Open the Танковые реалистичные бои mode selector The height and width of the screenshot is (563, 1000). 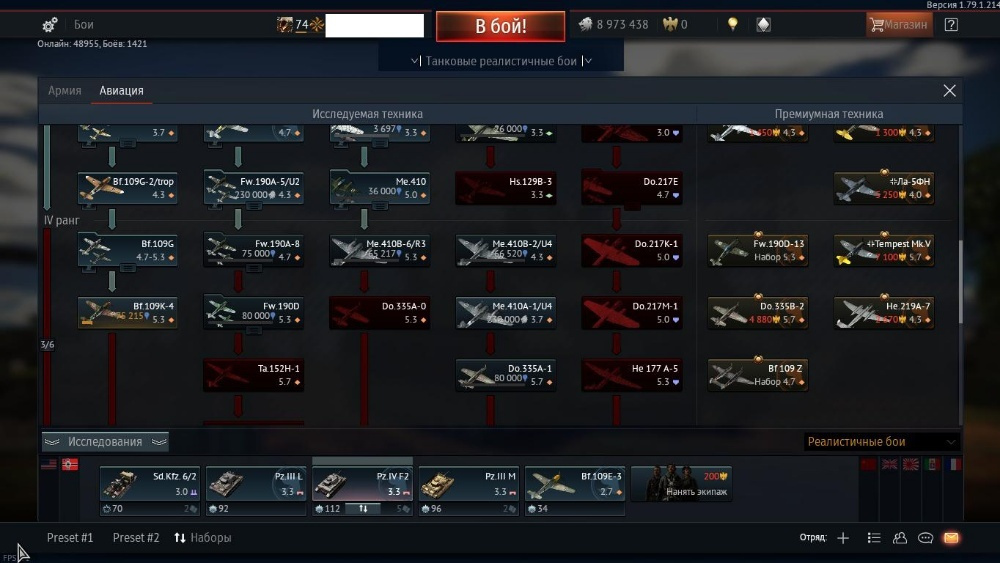tap(501, 61)
